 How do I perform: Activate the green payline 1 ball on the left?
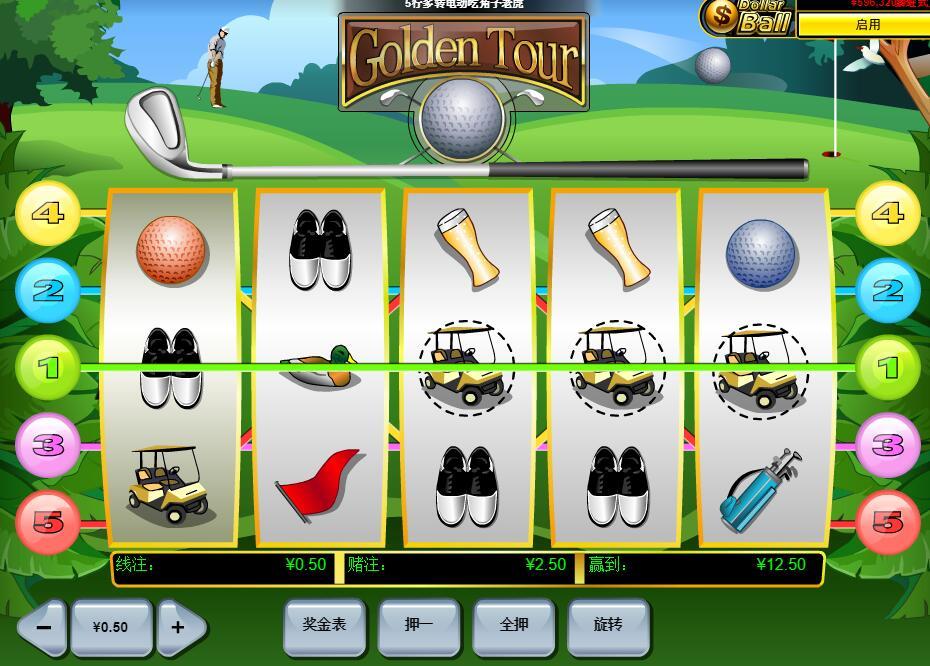pos(47,368)
